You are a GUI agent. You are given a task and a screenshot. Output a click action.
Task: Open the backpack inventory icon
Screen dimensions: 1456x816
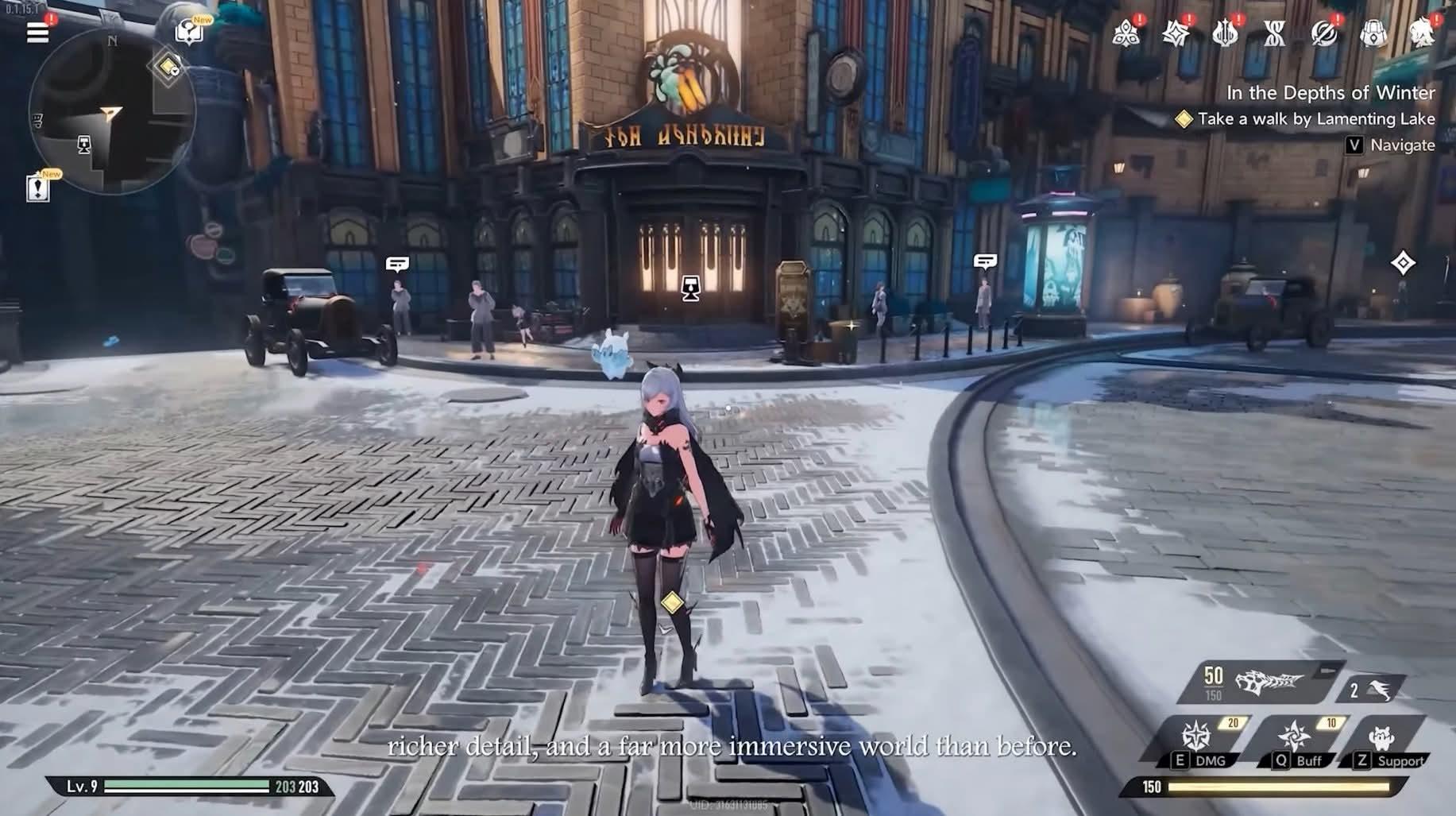[1373, 33]
